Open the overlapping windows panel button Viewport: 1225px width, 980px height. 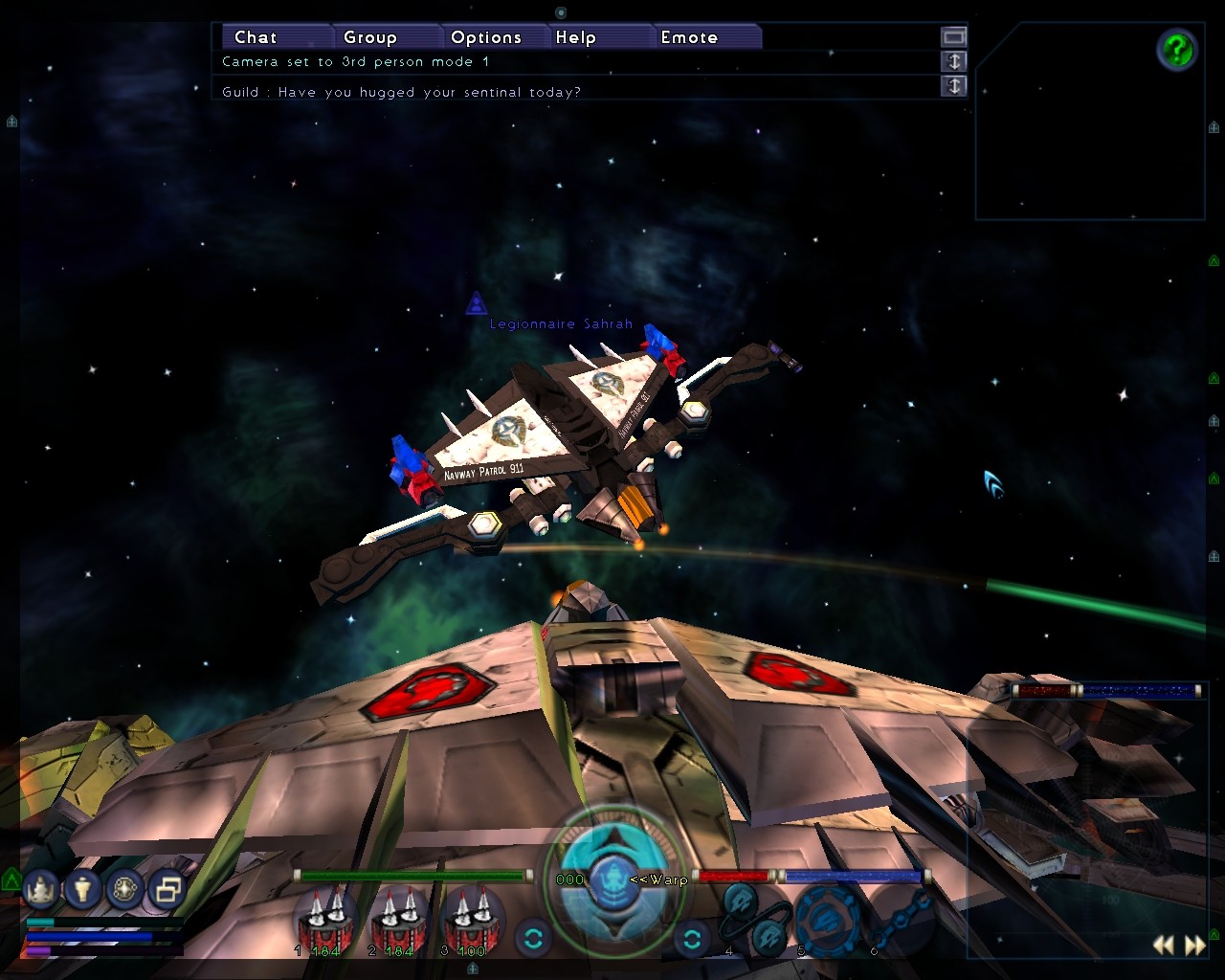(167, 890)
